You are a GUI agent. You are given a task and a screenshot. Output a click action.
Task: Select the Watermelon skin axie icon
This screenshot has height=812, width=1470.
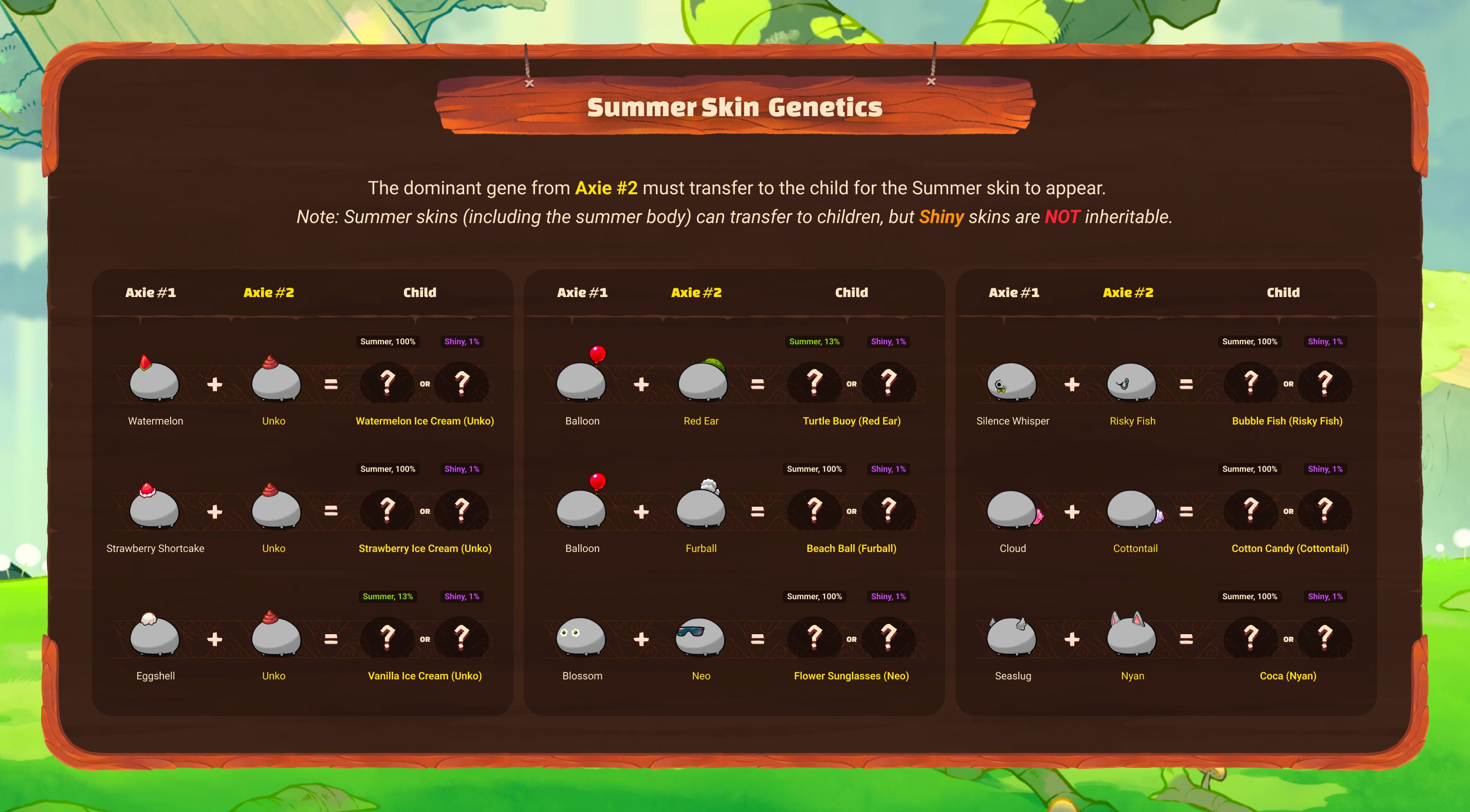coord(155,382)
